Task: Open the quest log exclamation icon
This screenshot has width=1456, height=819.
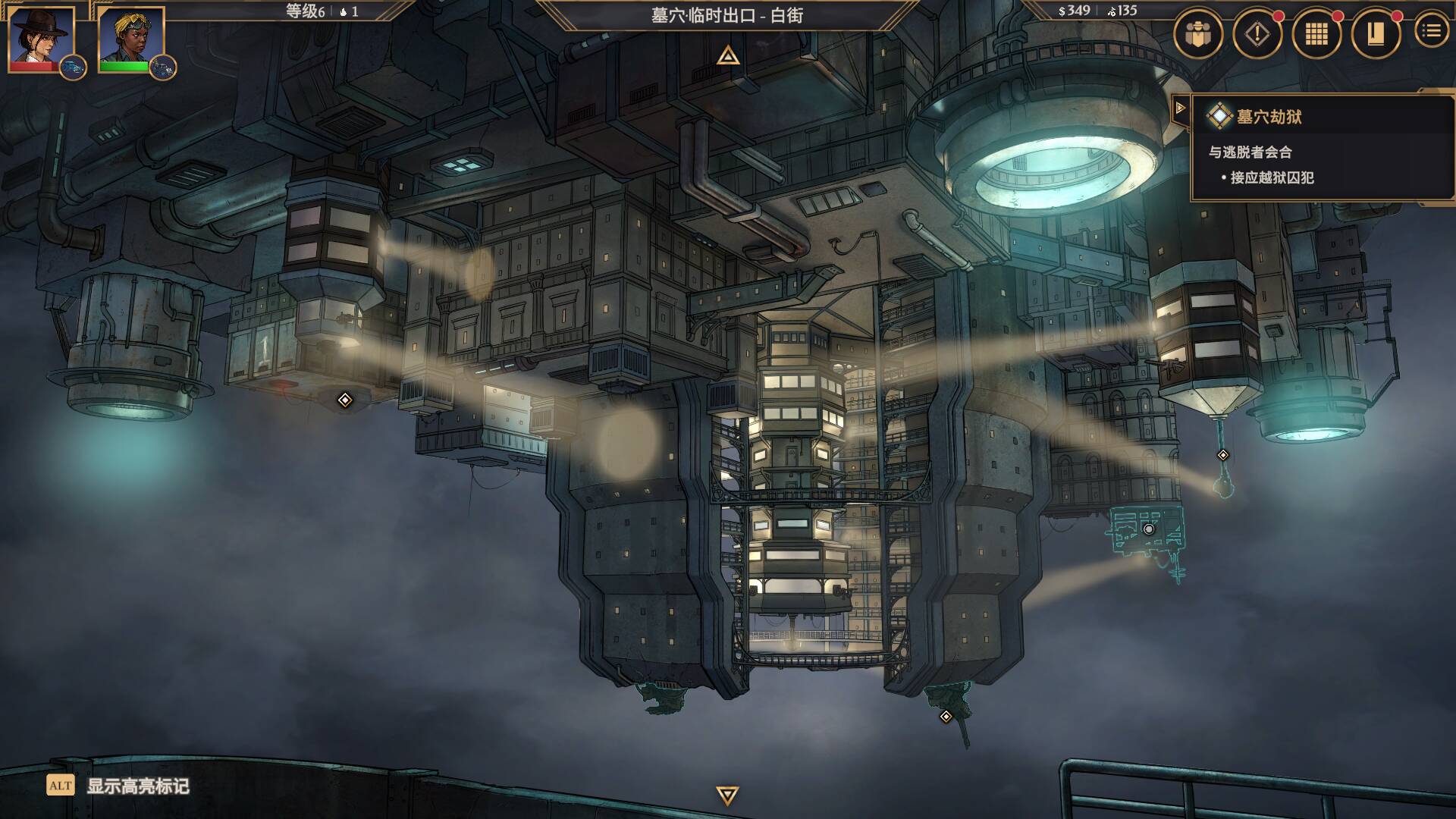Action: (1257, 33)
